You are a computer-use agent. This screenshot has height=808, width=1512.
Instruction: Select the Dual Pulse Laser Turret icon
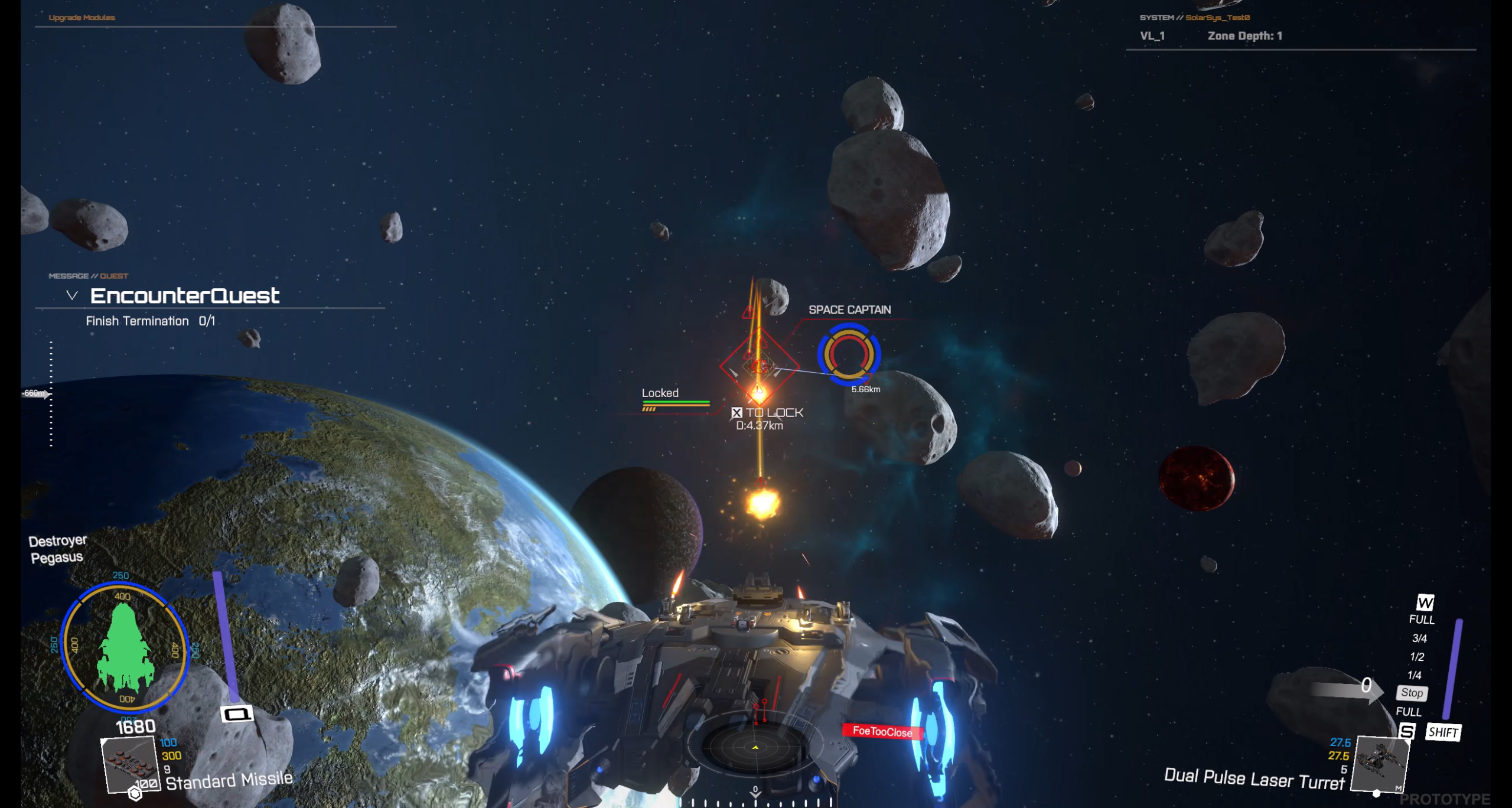click(x=1381, y=763)
